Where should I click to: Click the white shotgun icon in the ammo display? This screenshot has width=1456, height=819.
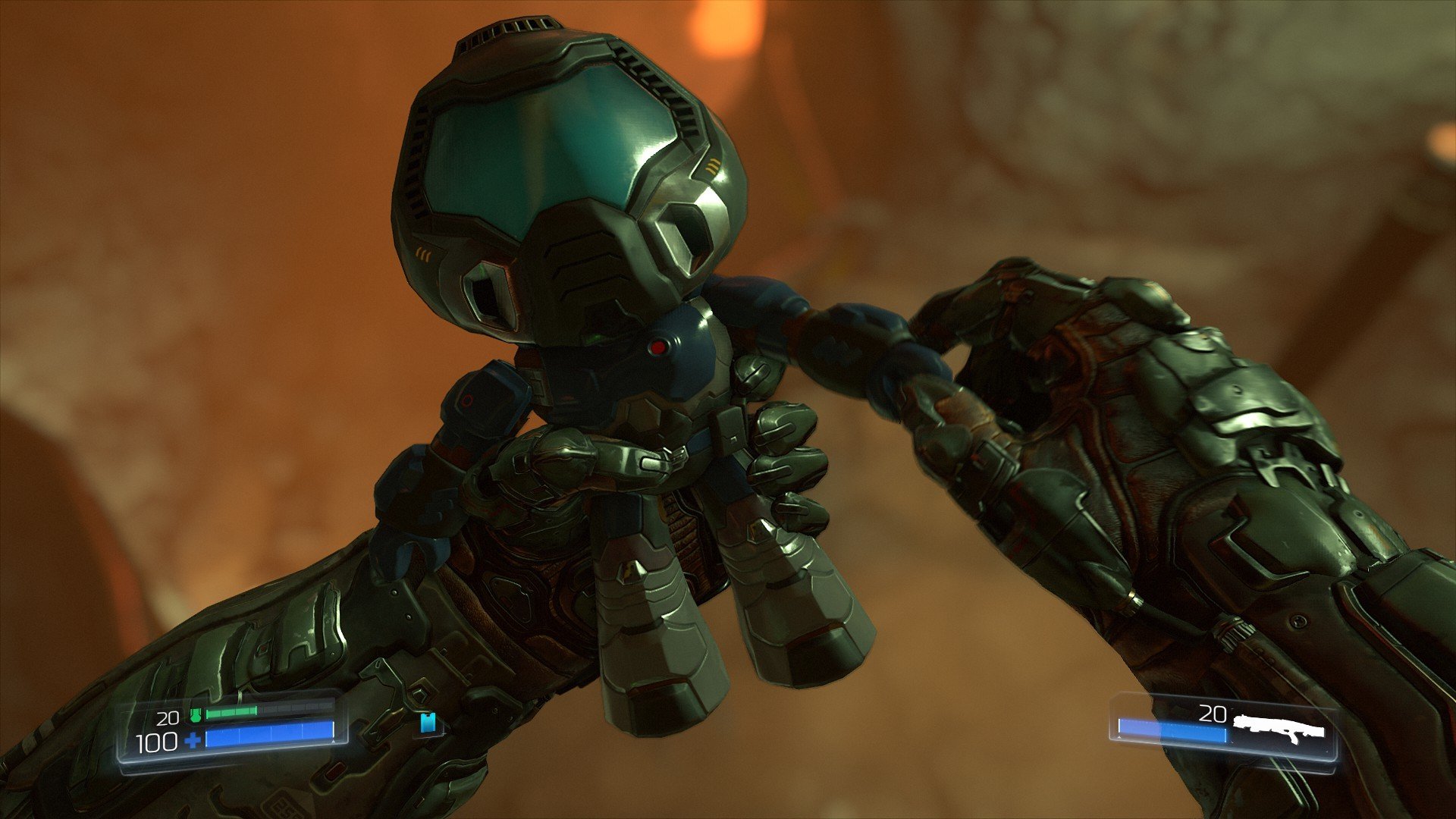[x=1279, y=726]
